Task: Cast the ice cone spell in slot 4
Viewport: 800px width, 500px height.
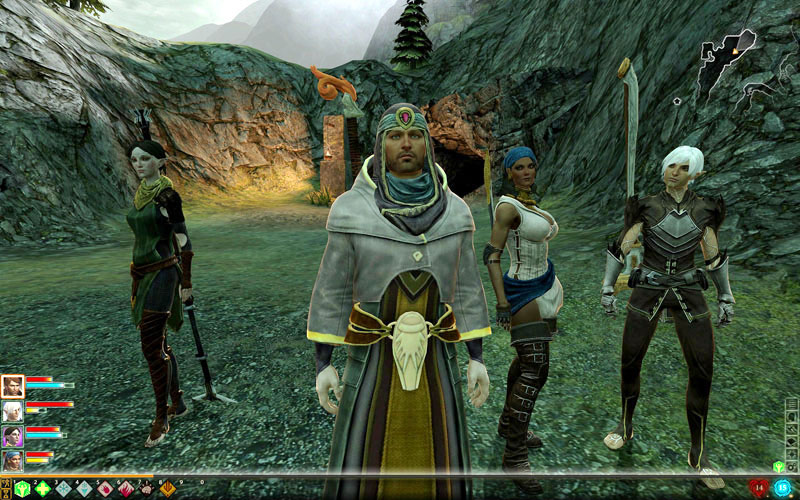Action: click(85, 489)
